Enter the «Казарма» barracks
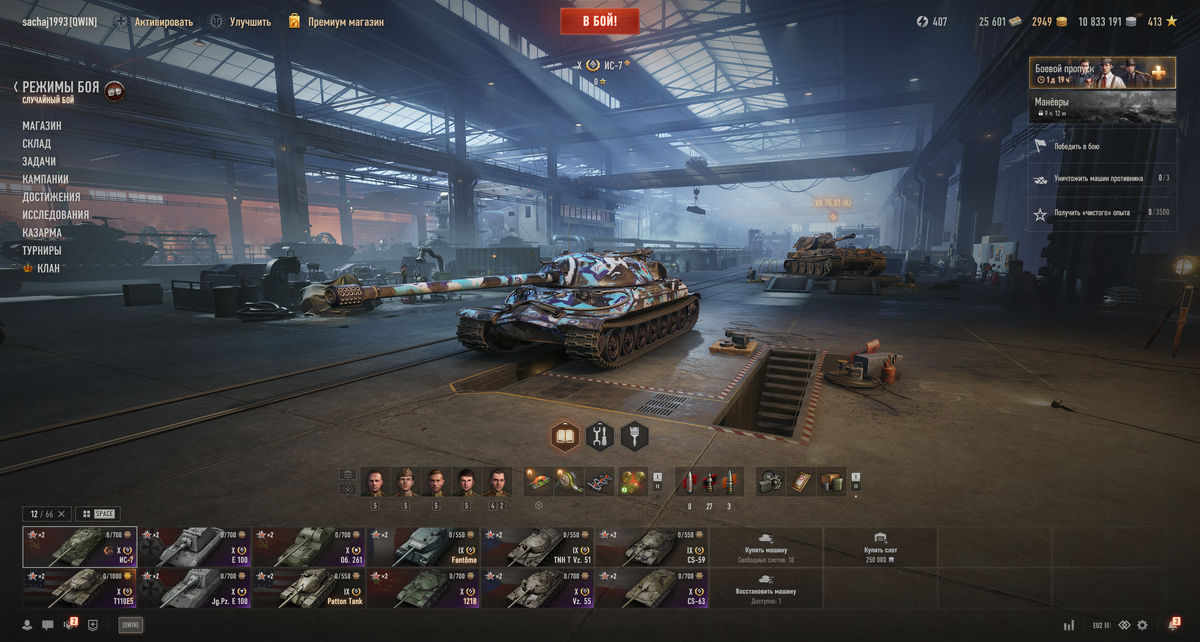Image resolution: width=1200 pixels, height=642 pixels. tap(42, 233)
